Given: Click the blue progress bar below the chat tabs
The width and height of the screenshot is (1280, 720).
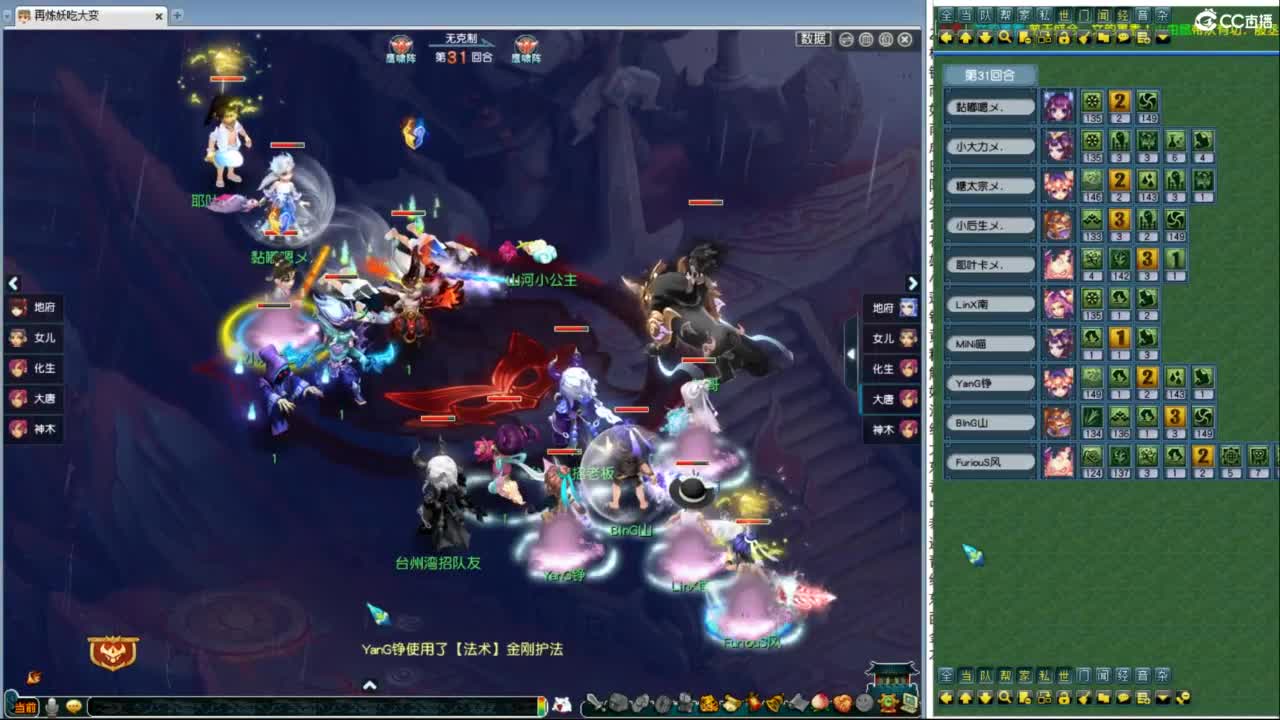Looking at the screenshot, I should (x=1100, y=52).
